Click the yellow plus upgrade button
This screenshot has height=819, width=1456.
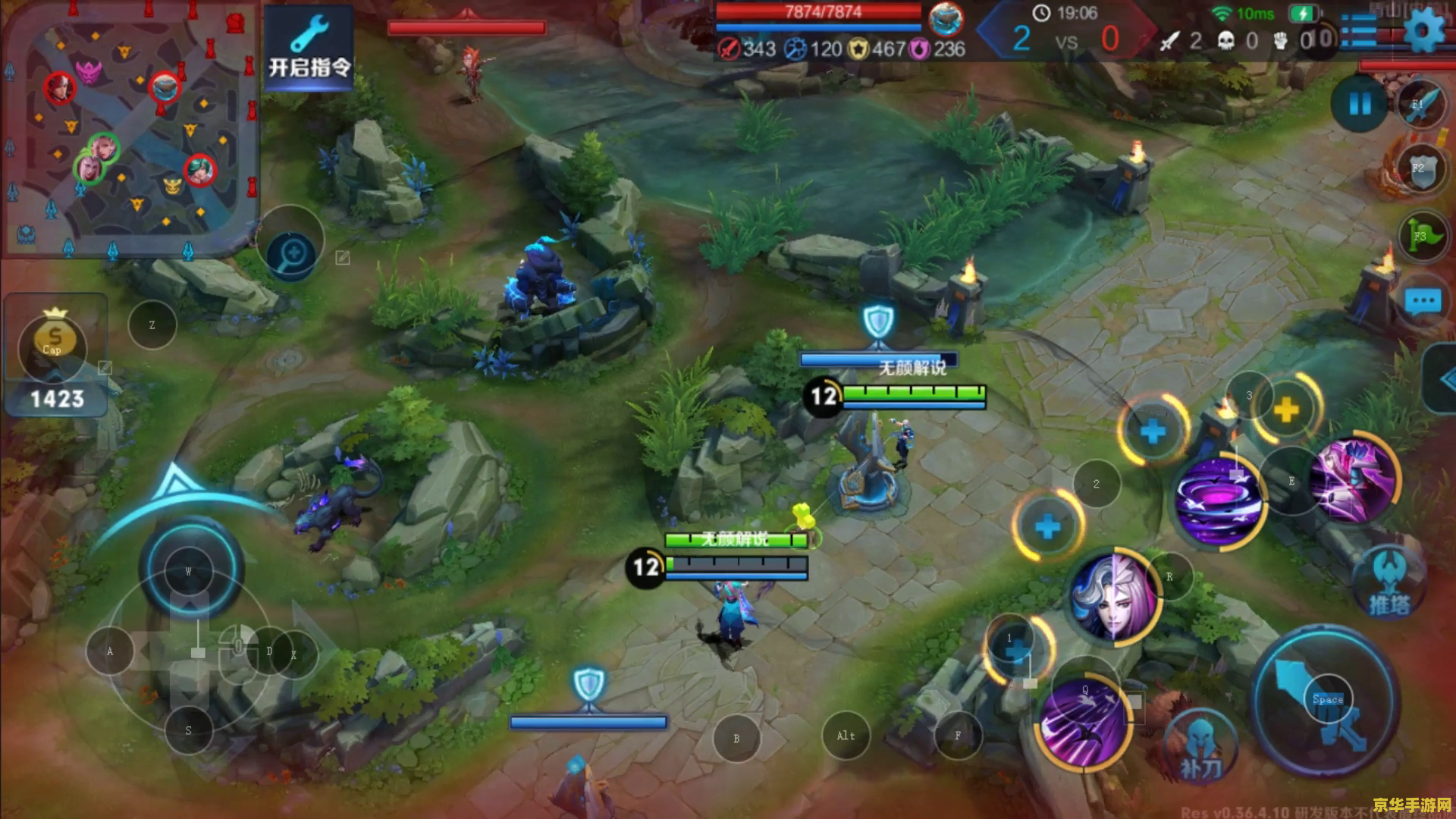(x=1286, y=410)
